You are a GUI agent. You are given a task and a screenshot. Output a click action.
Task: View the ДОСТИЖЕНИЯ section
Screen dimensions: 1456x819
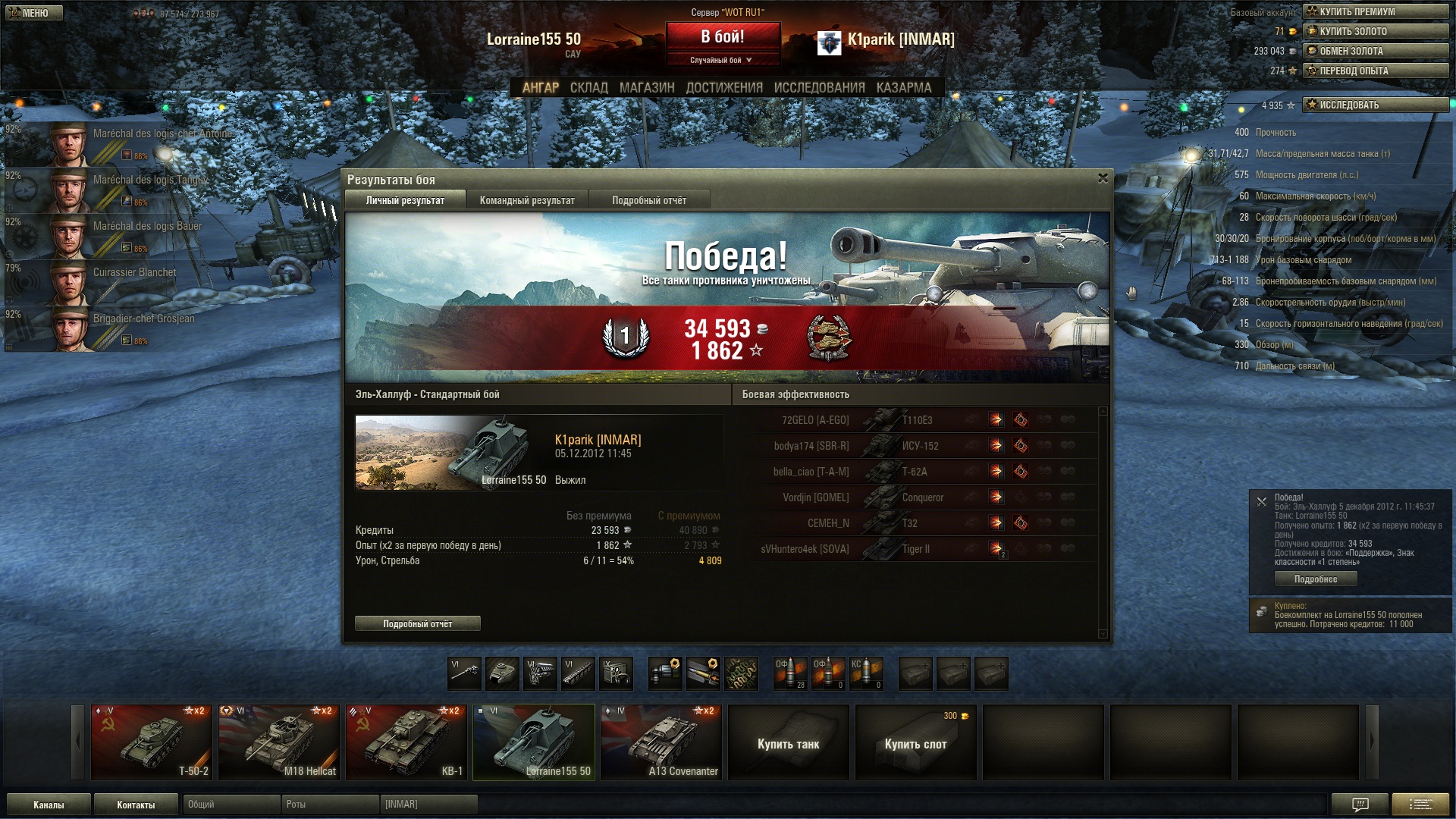723,88
